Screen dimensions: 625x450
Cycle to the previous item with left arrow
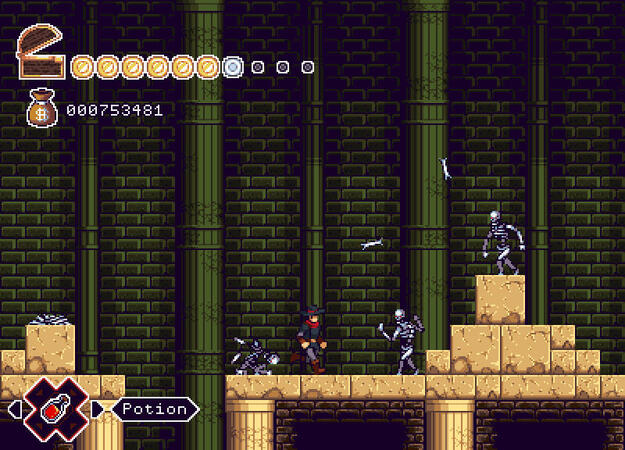coord(14,409)
